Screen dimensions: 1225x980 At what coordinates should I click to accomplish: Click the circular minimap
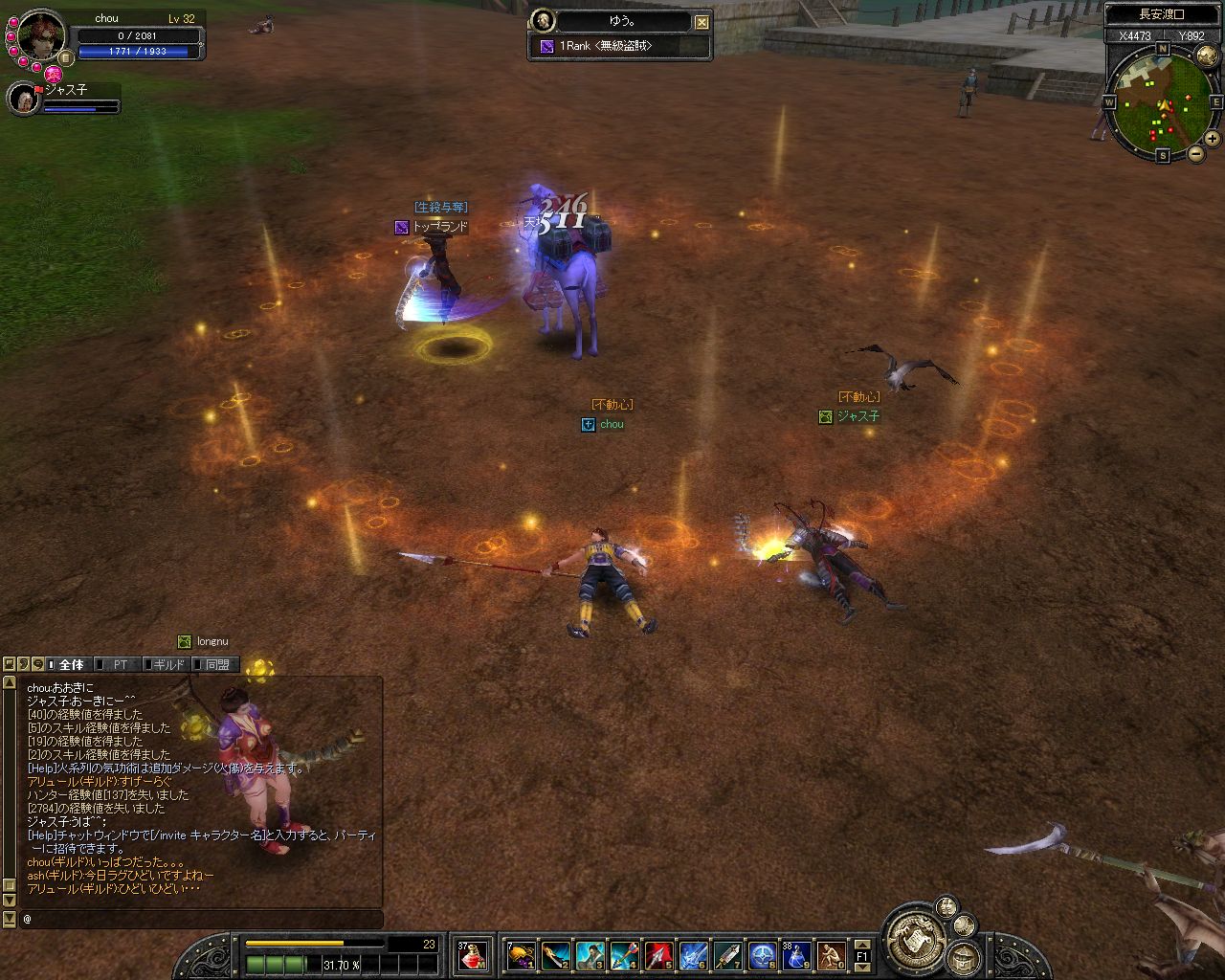1162,103
